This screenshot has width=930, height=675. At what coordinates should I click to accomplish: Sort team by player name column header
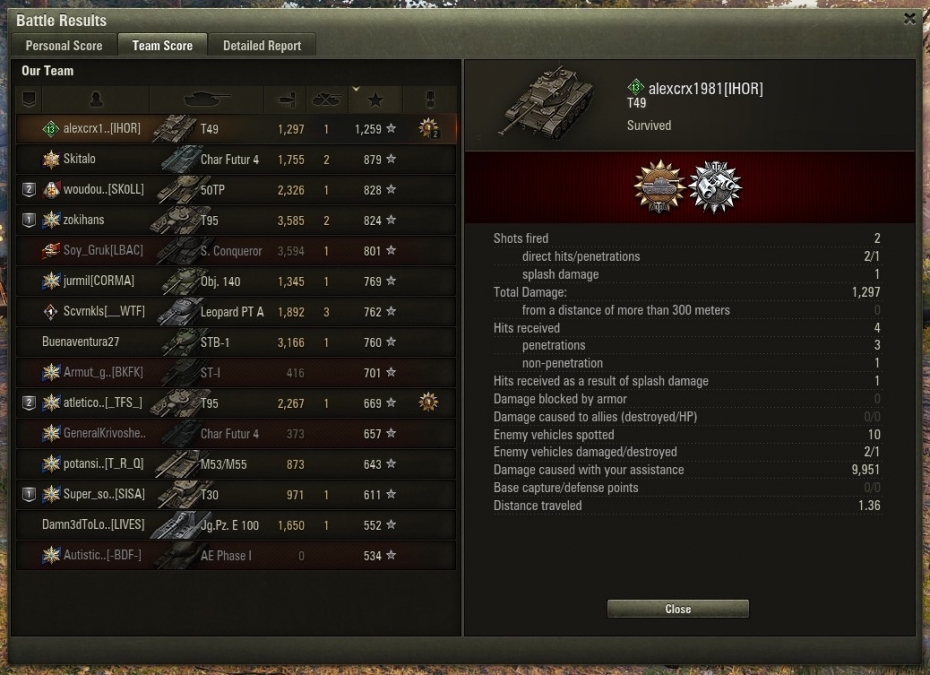(x=96, y=100)
